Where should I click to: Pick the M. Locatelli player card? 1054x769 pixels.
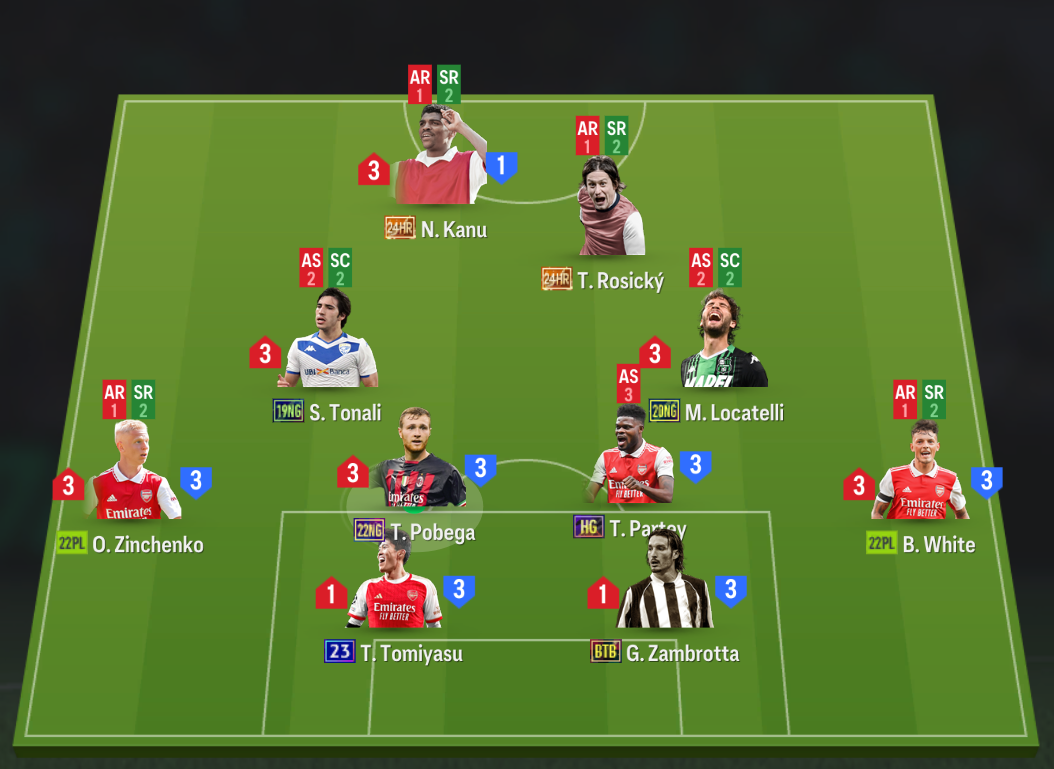723,343
